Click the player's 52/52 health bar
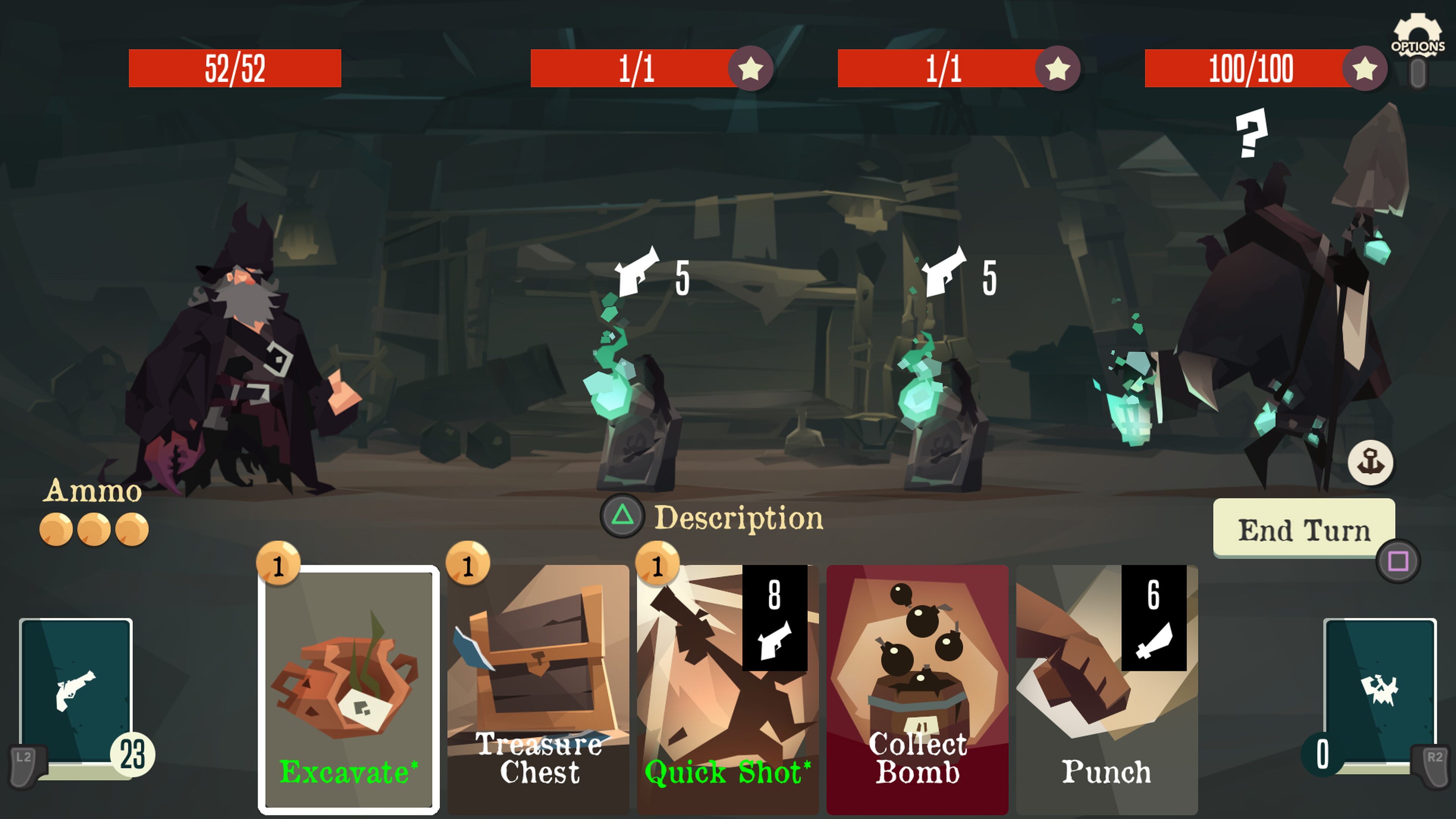Viewport: 1456px width, 819px height. [x=236, y=69]
